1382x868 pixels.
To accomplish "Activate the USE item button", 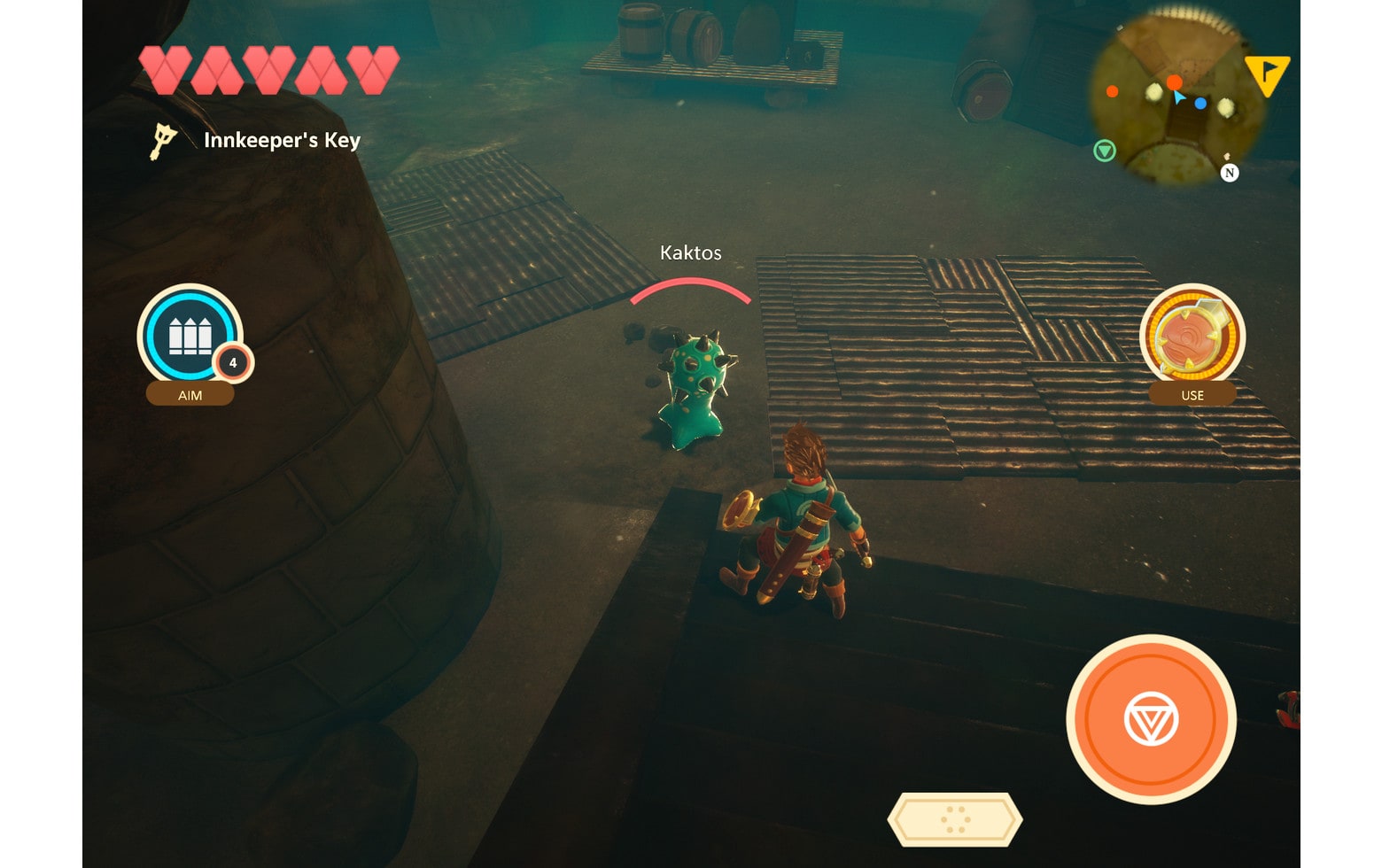I will (1192, 337).
